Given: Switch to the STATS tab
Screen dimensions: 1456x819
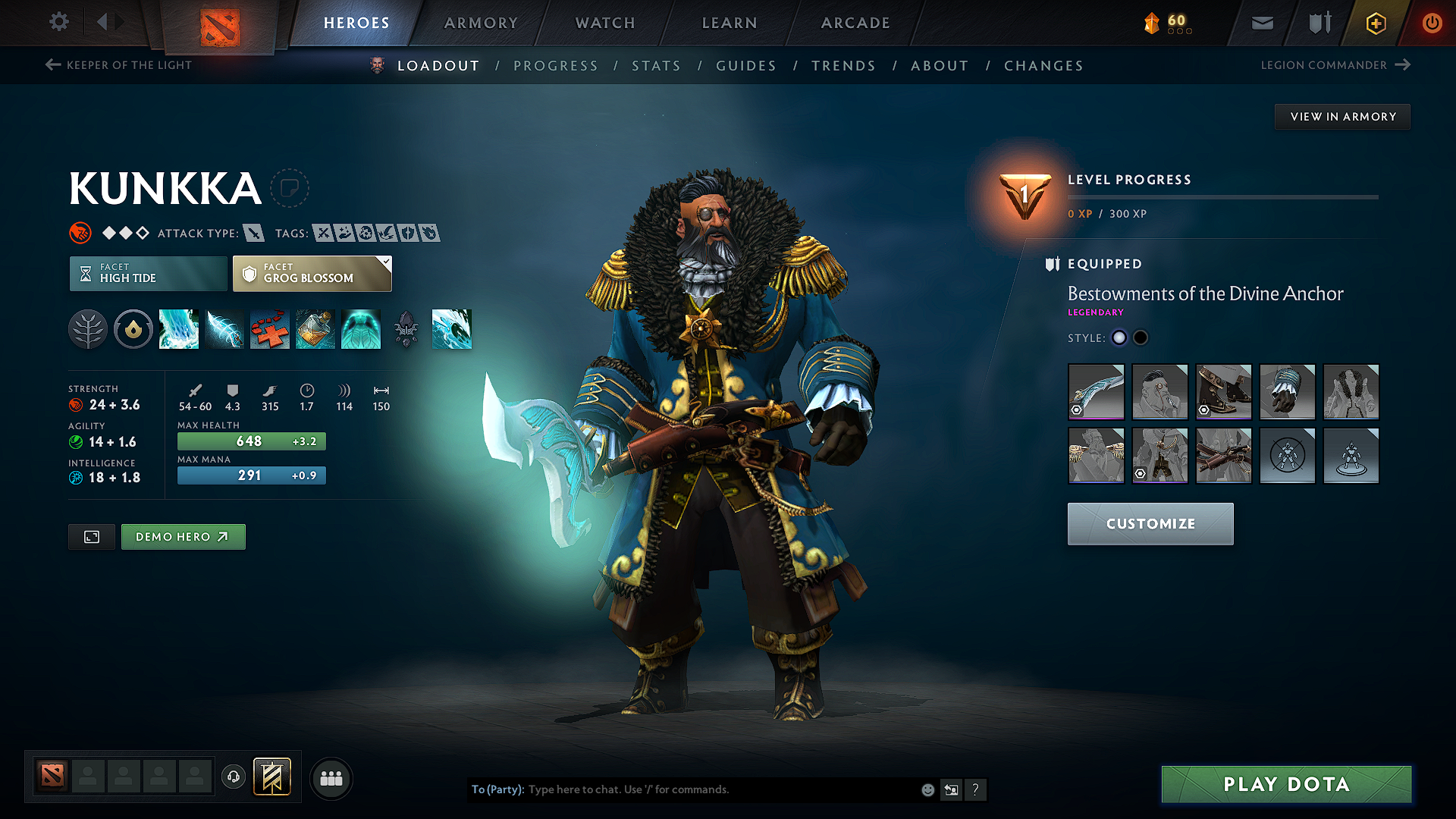Looking at the screenshot, I should (656, 65).
